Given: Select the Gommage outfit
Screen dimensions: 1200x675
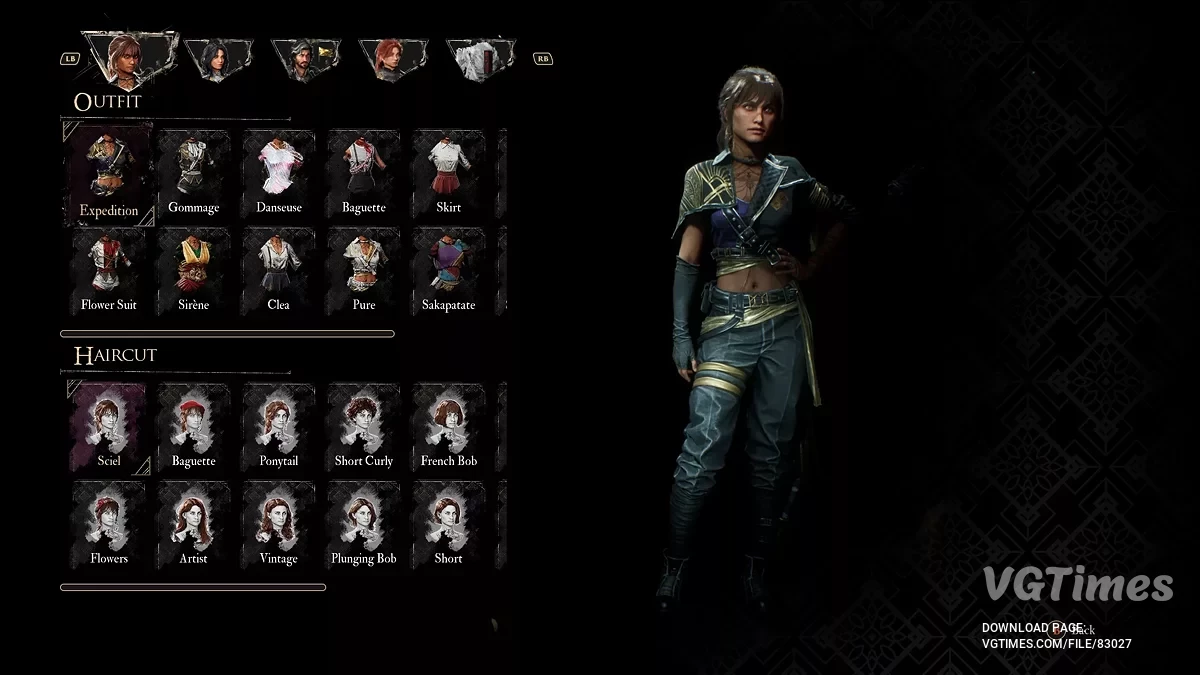Looking at the screenshot, I should pos(194,172).
